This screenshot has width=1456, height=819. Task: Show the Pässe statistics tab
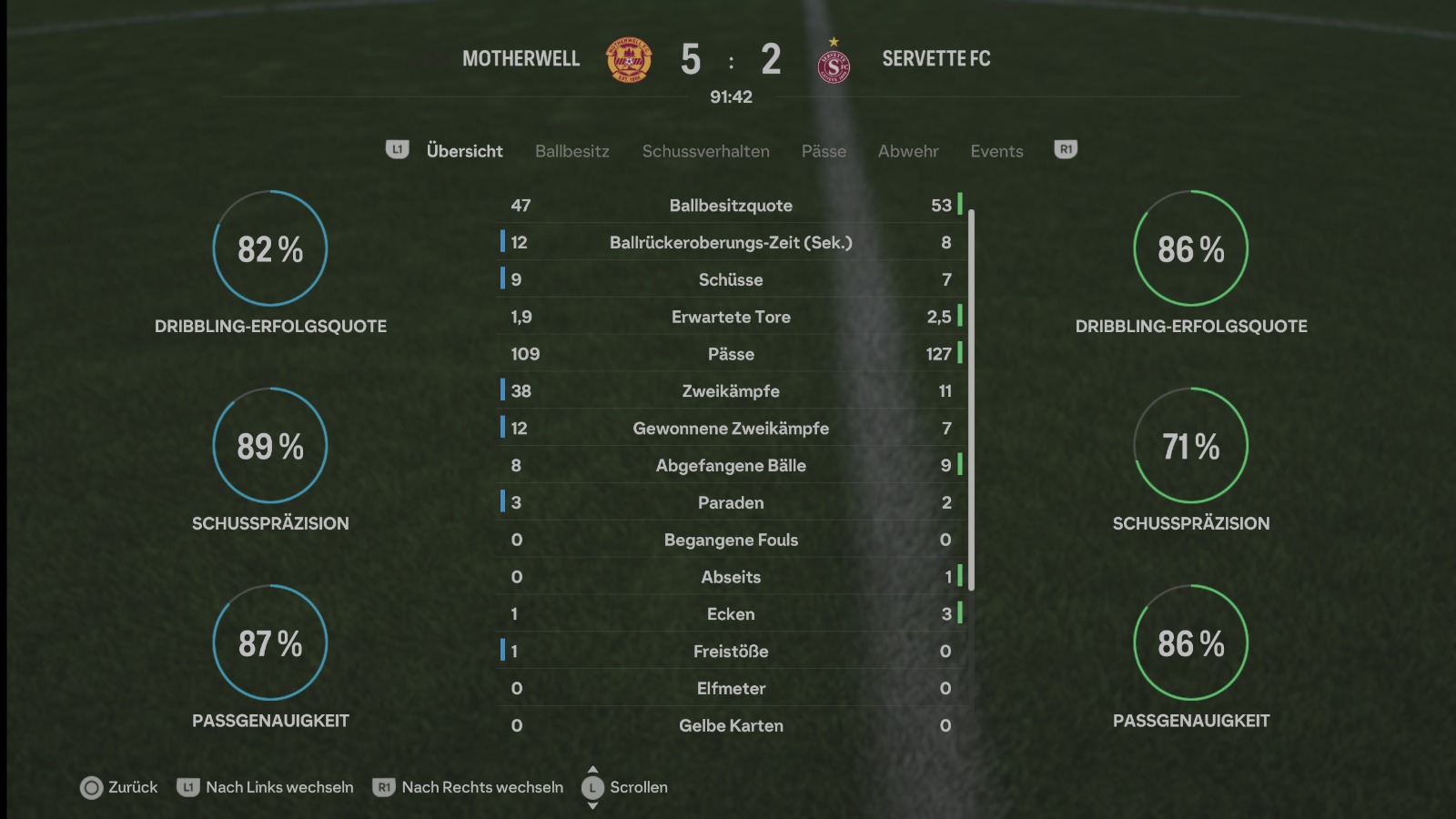tap(824, 151)
